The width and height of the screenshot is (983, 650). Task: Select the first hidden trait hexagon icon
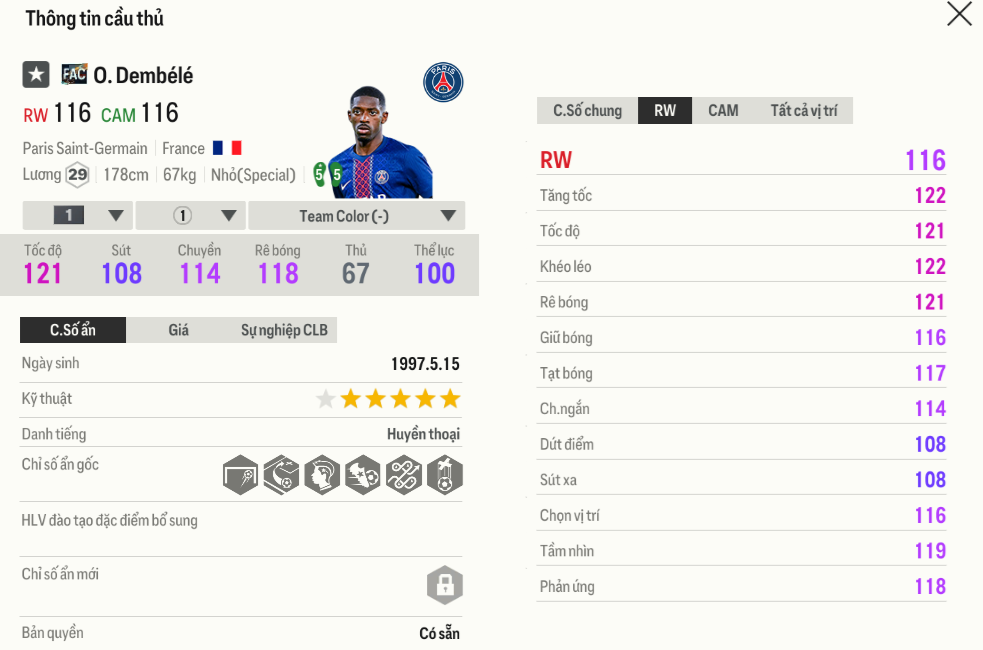[x=241, y=475]
